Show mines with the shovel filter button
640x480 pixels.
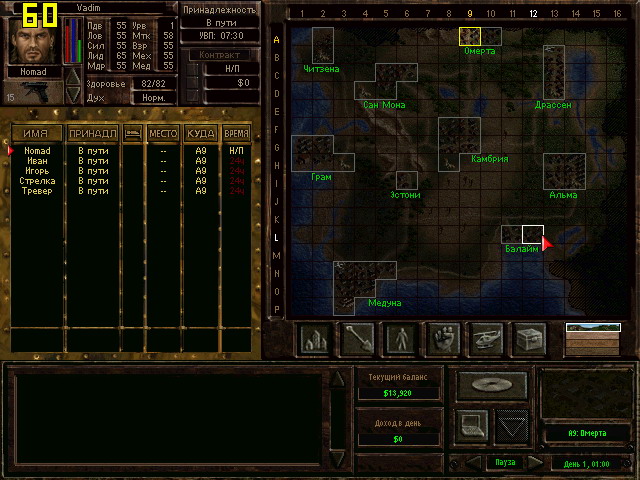point(358,340)
